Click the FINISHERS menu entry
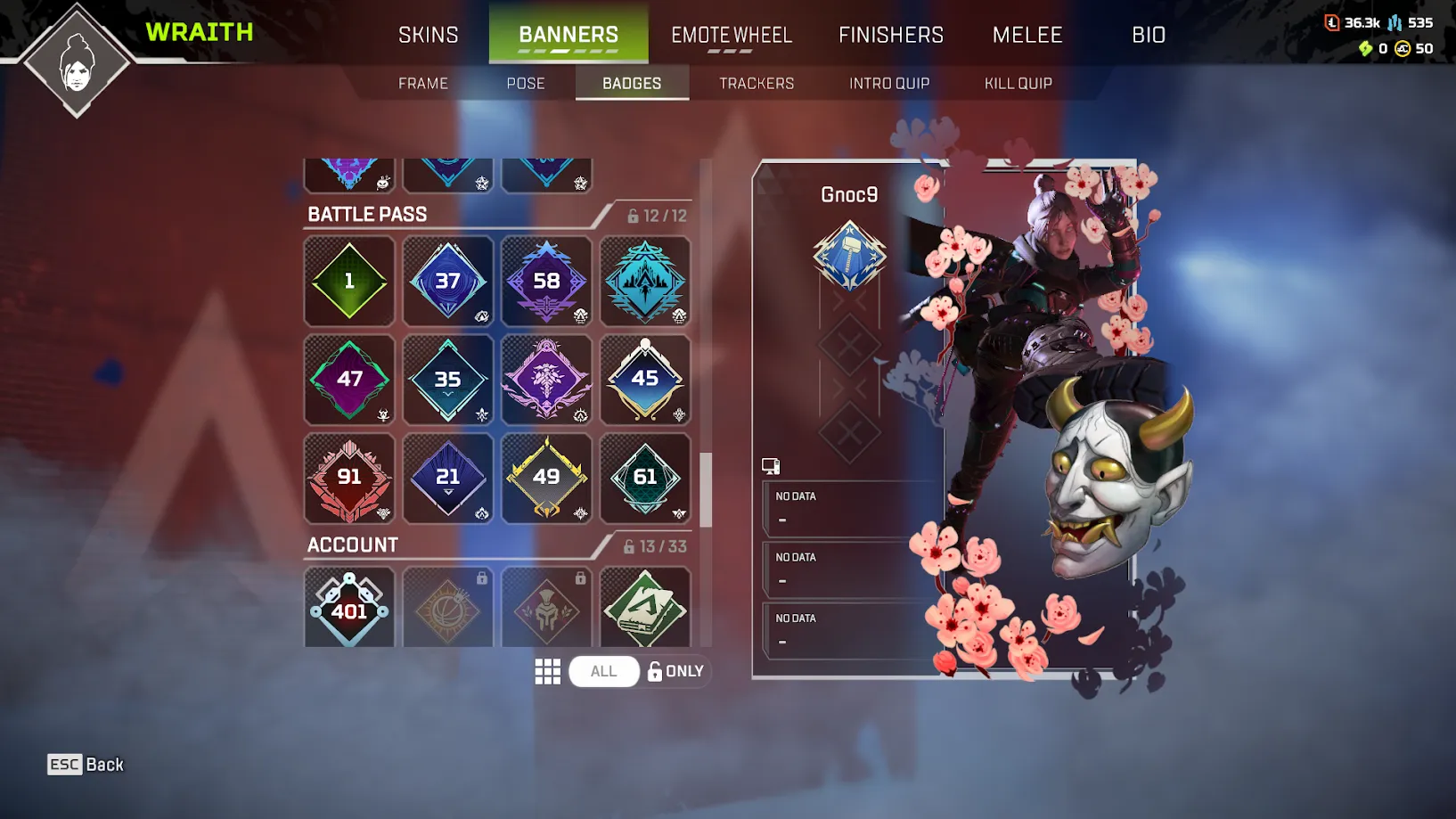The image size is (1456, 819). click(890, 35)
